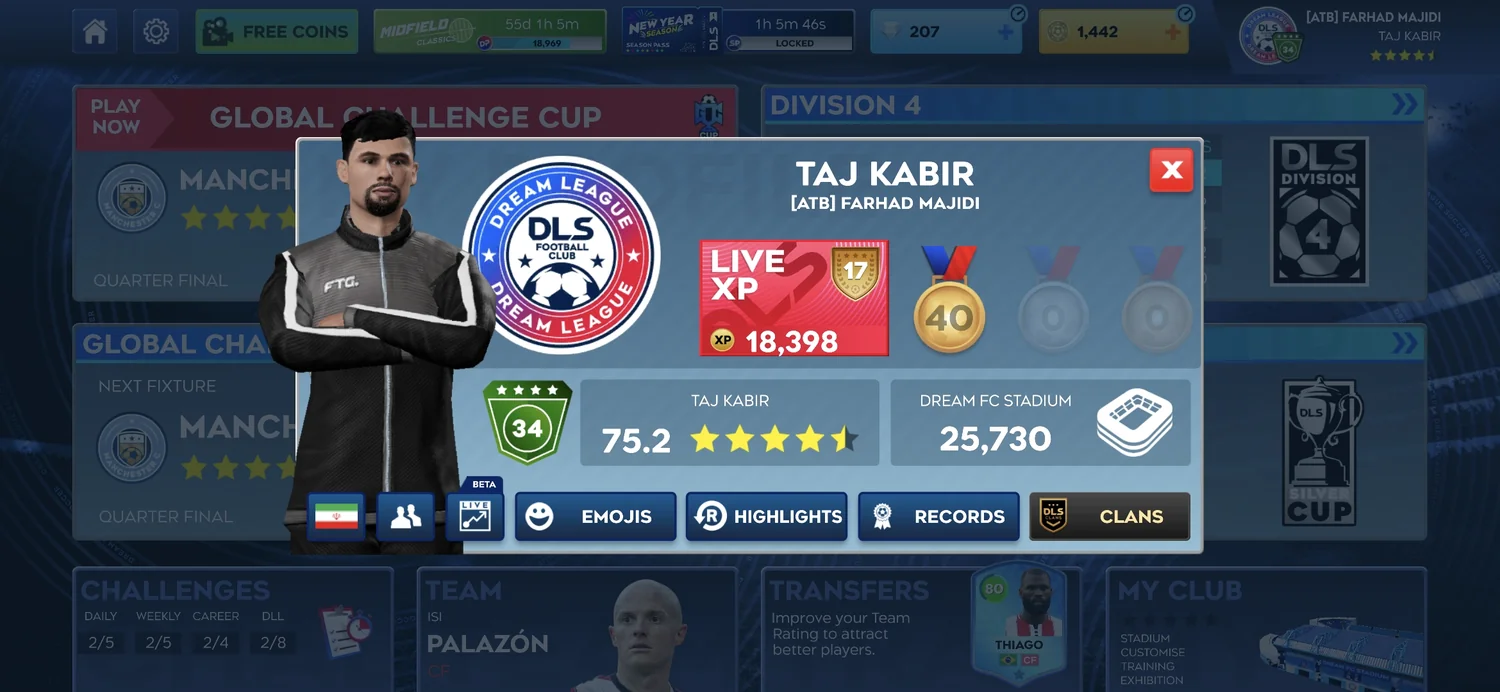Open settings via the gear icon

[x=155, y=32]
